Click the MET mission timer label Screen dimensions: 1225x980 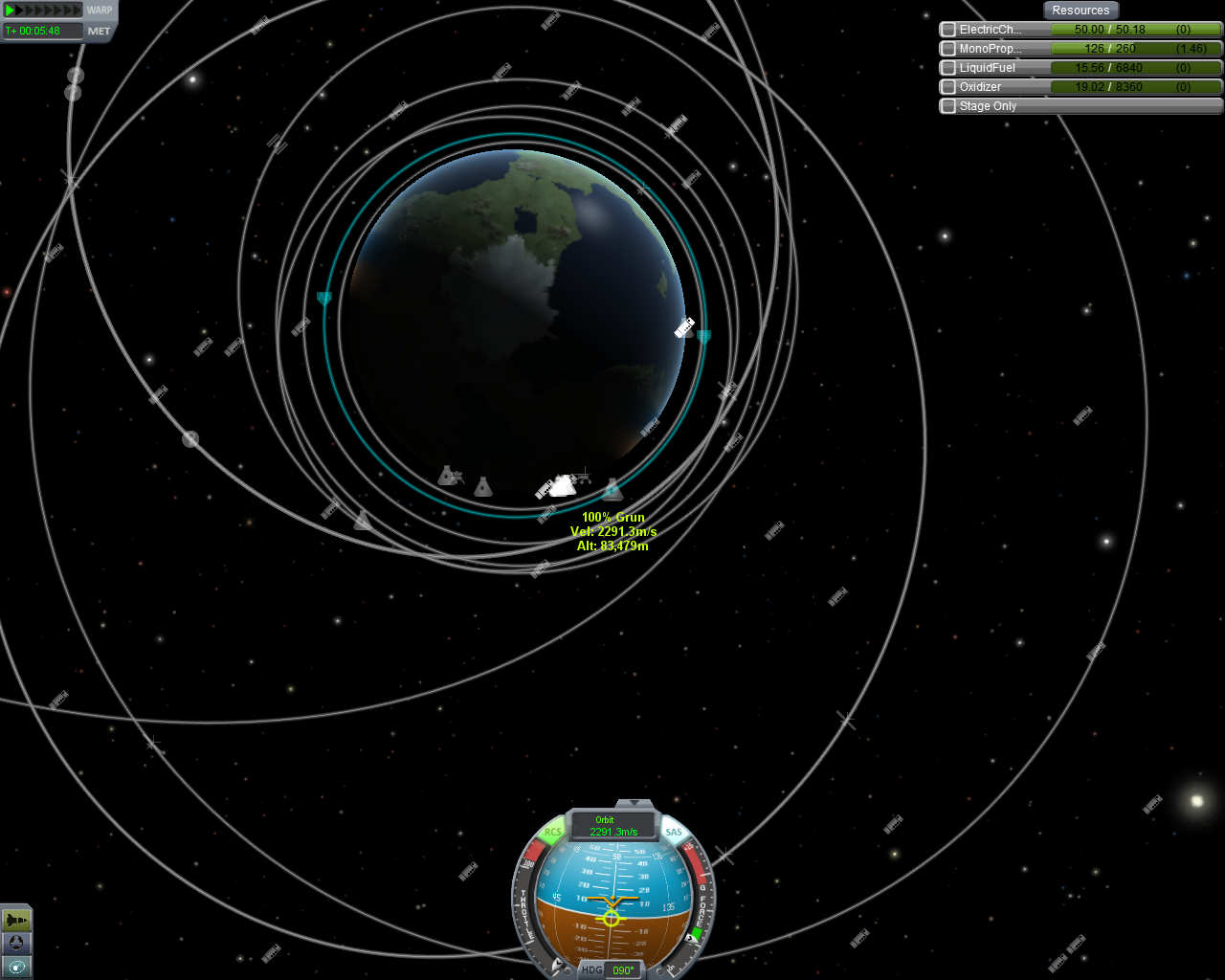[99, 32]
